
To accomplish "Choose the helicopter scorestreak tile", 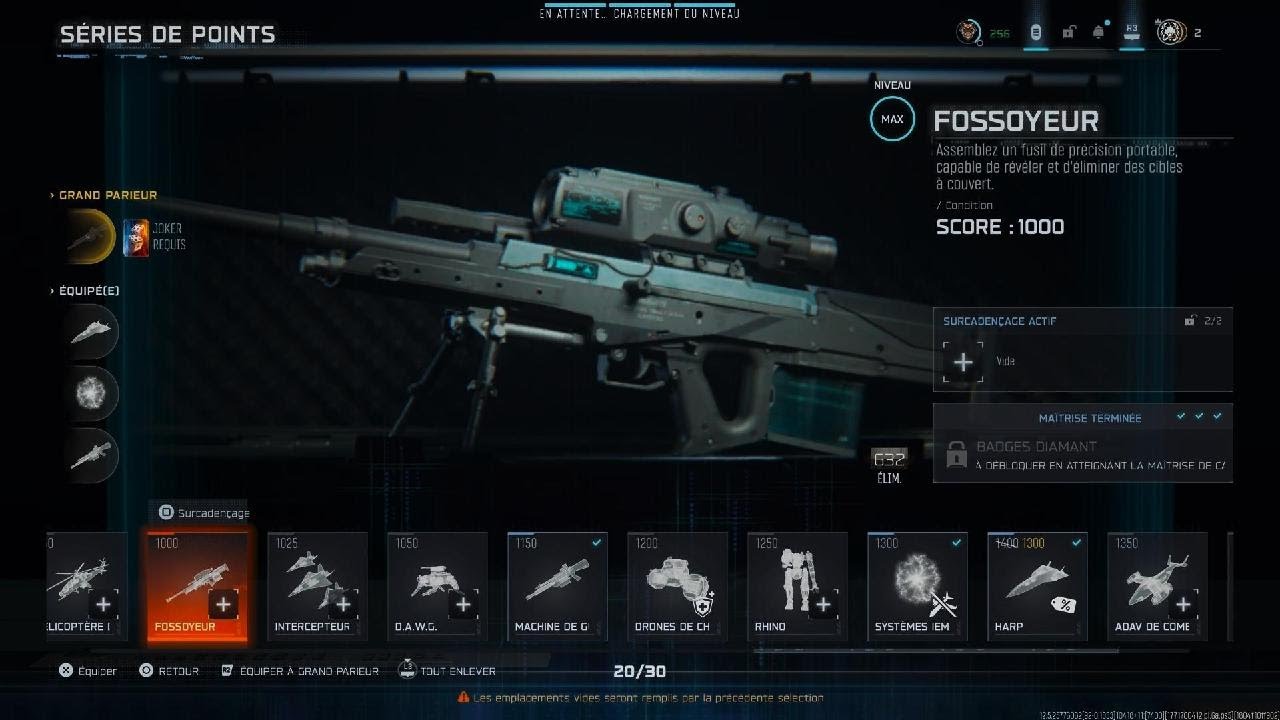I will tap(87, 586).
